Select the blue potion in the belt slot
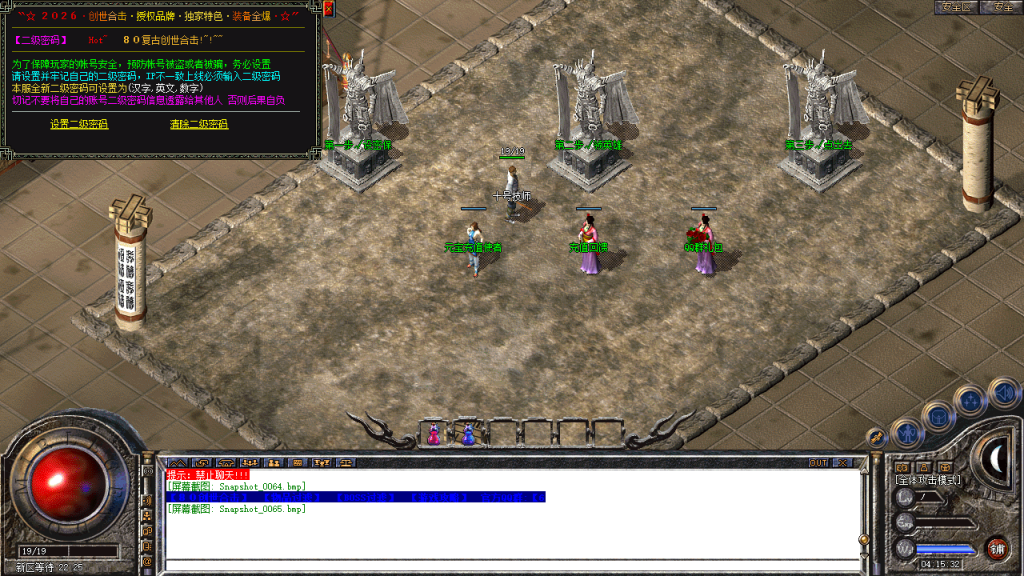The image size is (1024, 576). pos(468,434)
